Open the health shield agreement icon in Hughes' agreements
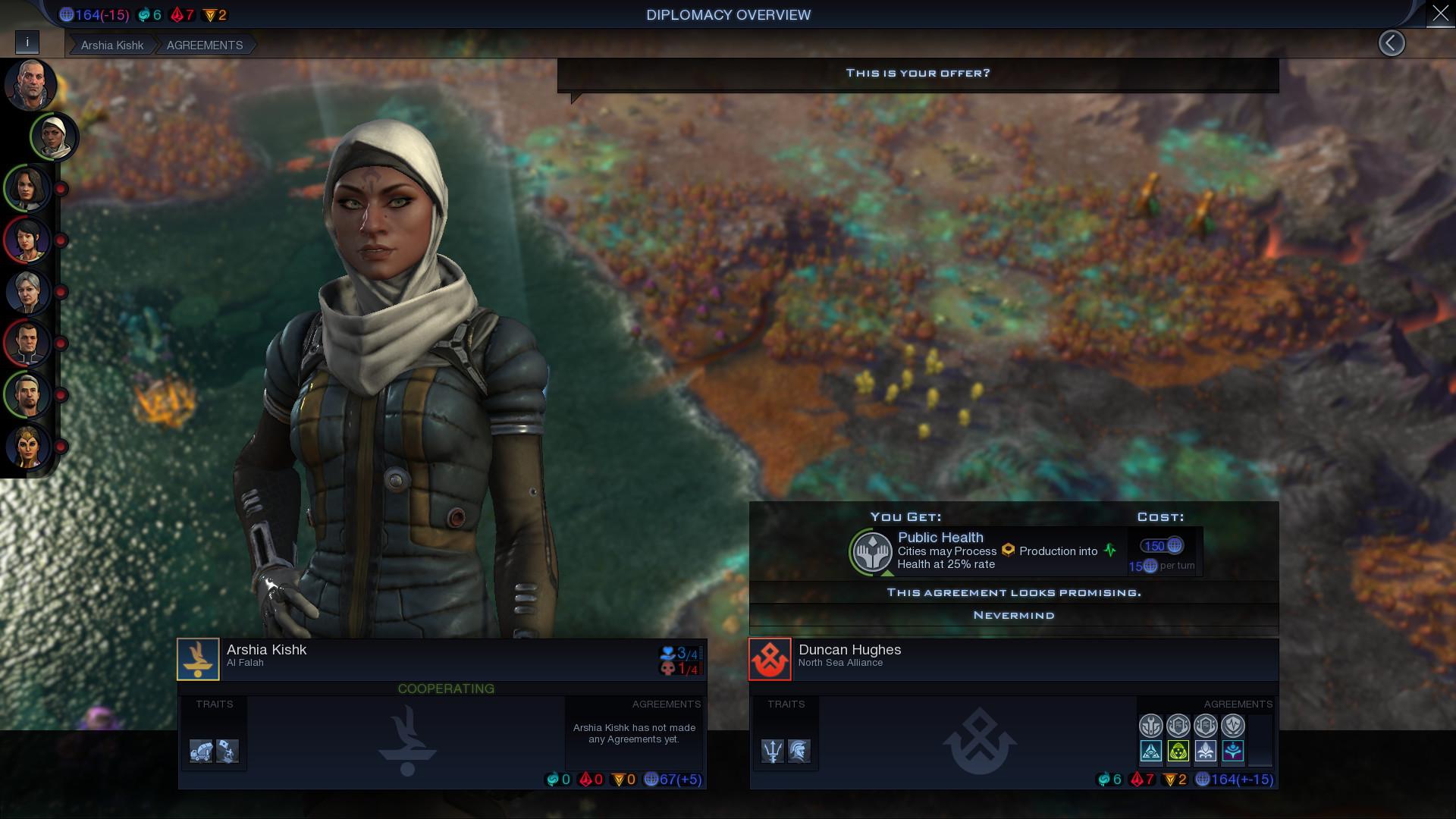1456x819 pixels. coord(1233,725)
